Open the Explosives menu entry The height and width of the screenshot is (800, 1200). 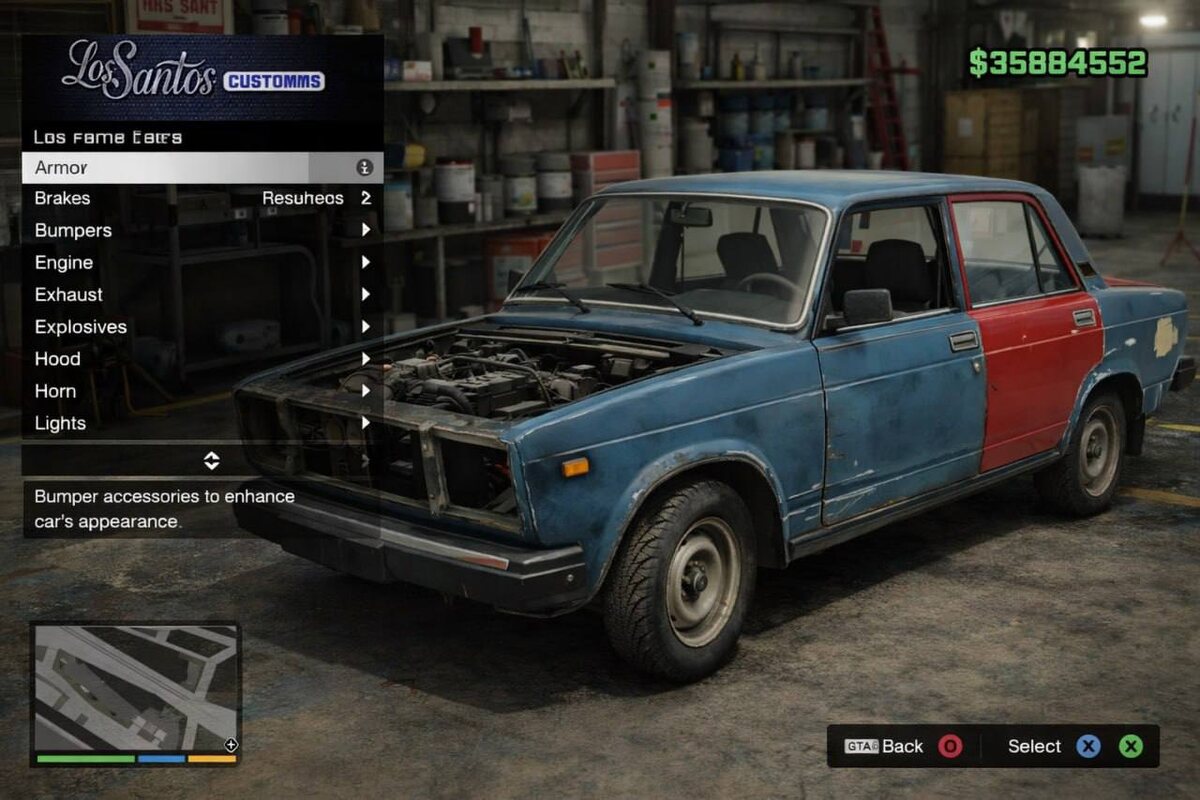pyautogui.click(x=202, y=326)
